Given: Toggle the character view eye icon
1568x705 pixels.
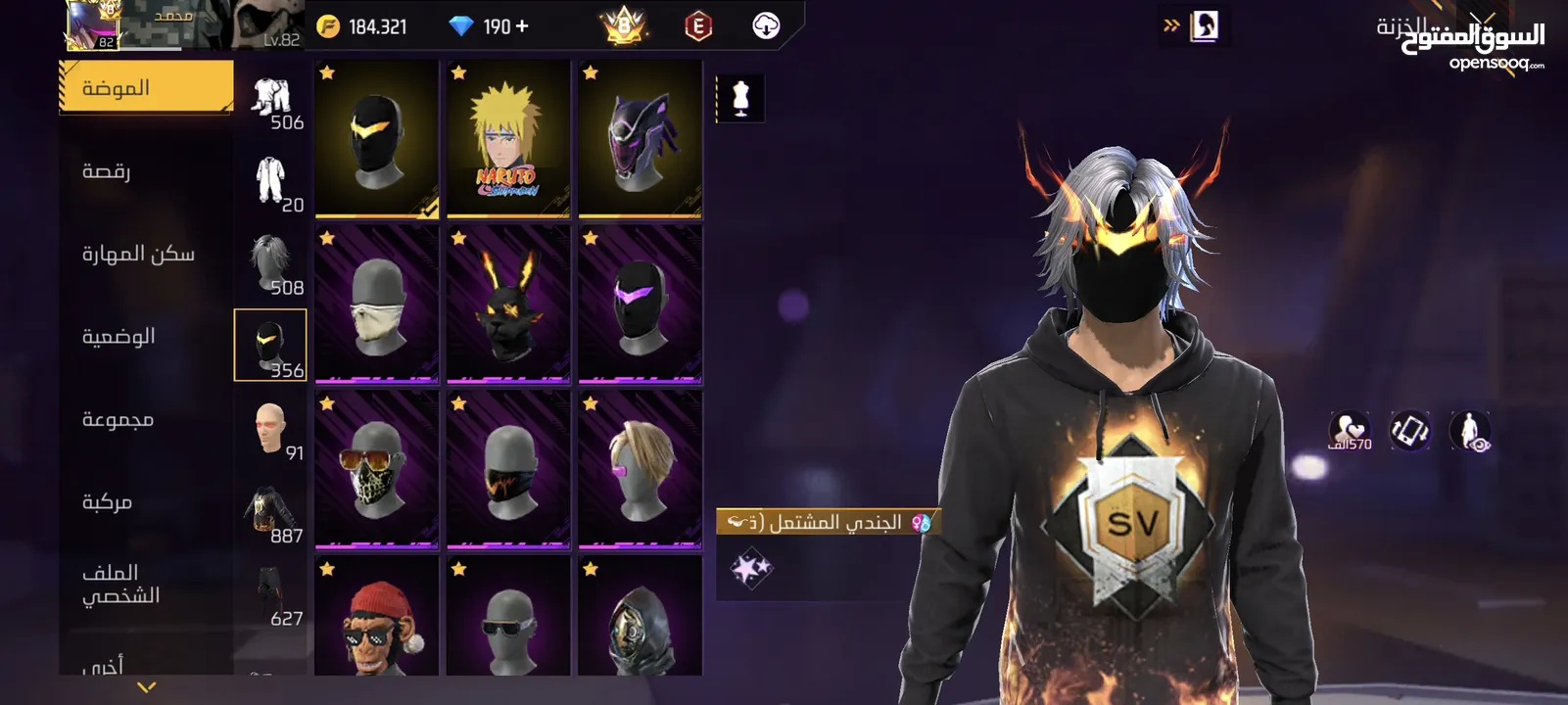Looking at the screenshot, I should coord(1470,431).
